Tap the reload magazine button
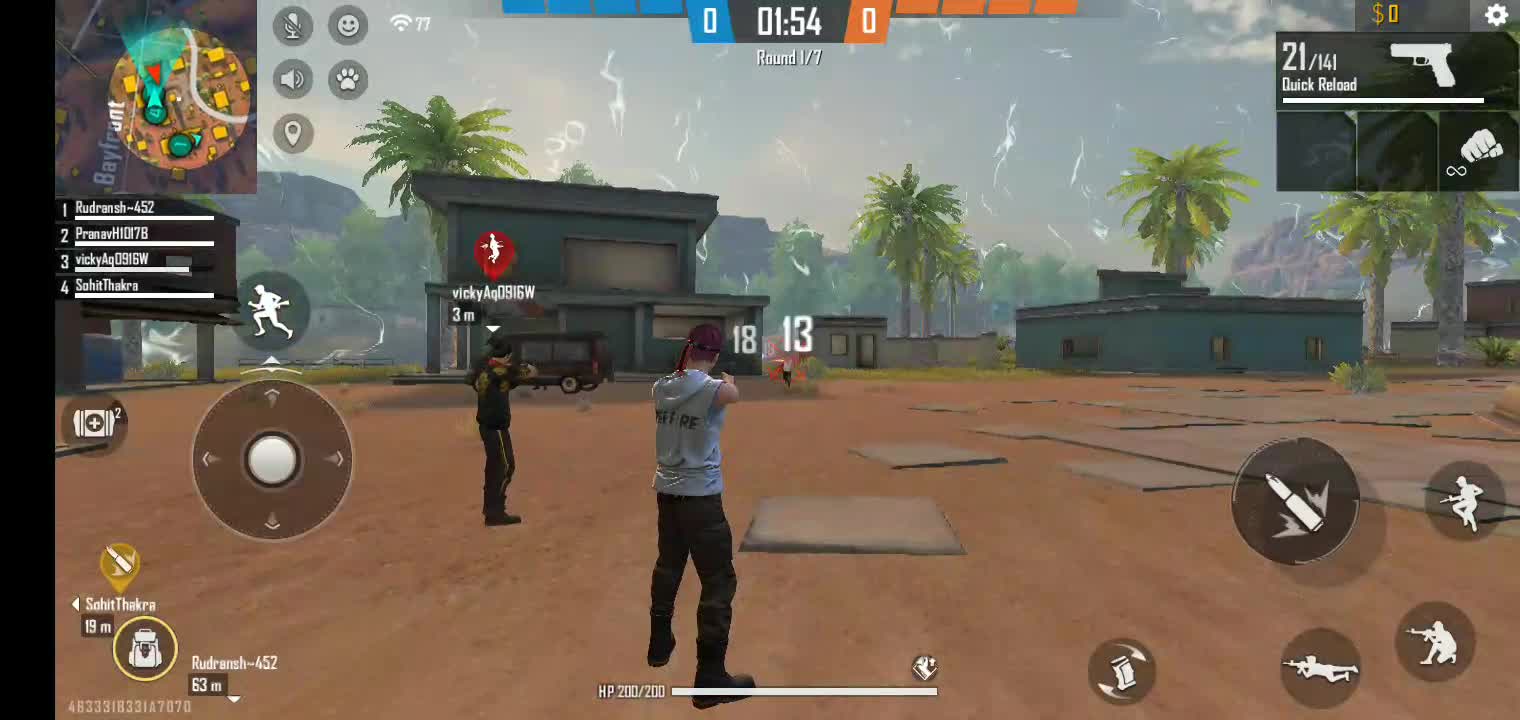1520x720 pixels. click(x=1122, y=671)
